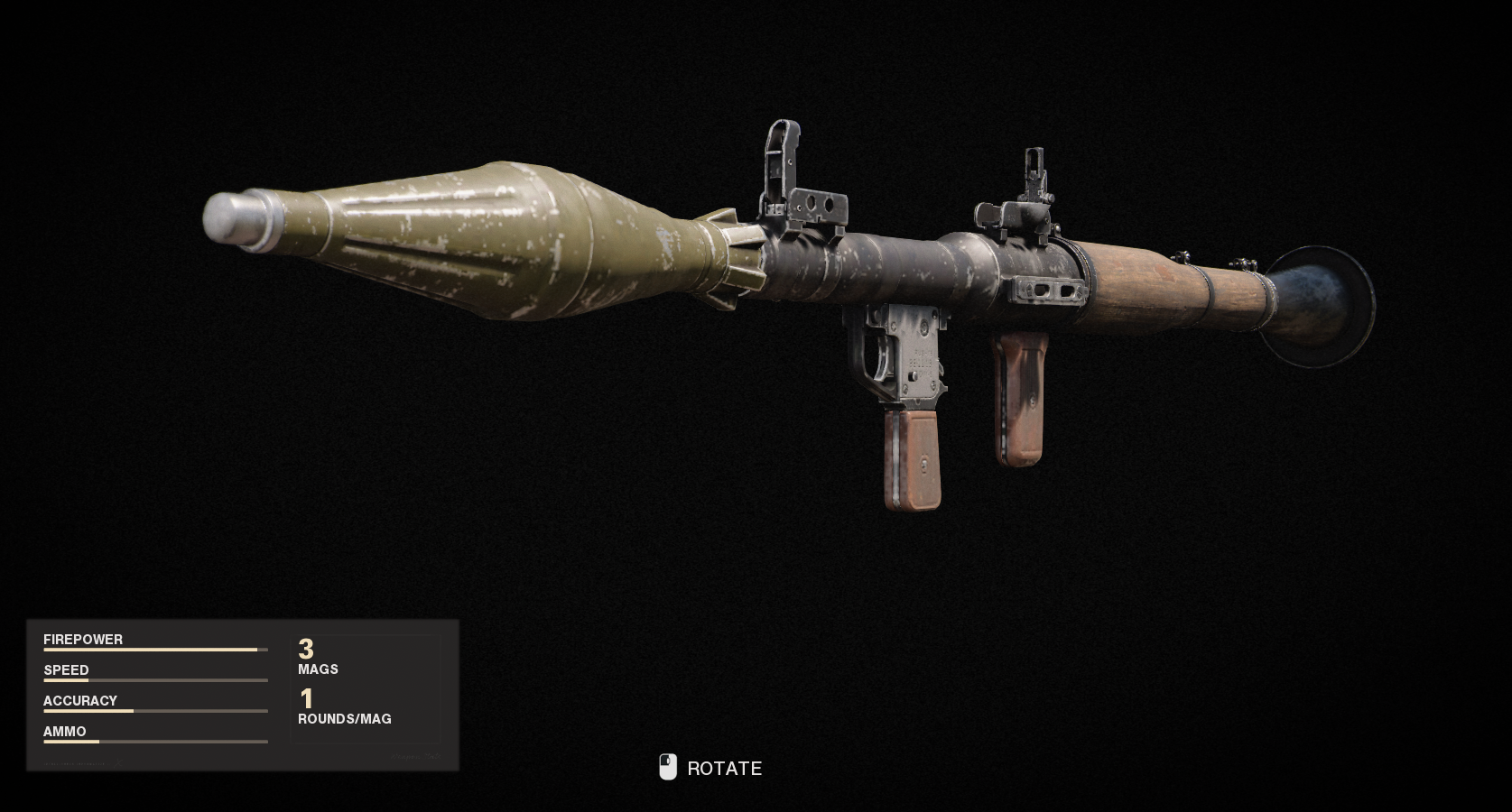Click the number 3 above MAGS
This screenshot has width=1512, height=812.
tap(306, 650)
